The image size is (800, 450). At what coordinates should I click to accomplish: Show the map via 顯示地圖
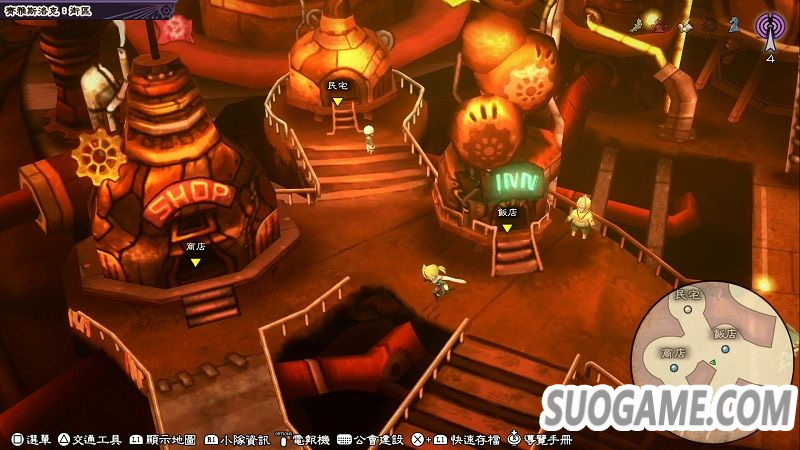click(164, 440)
